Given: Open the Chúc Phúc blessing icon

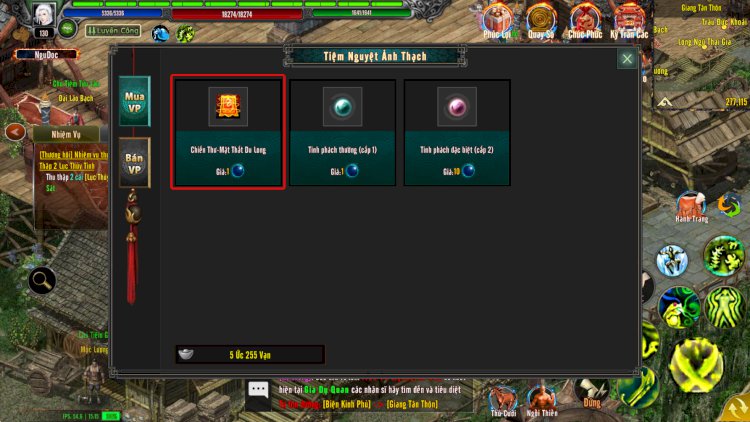Looking at the screenshot, I should pyautogui.click(x=585, y=20).
